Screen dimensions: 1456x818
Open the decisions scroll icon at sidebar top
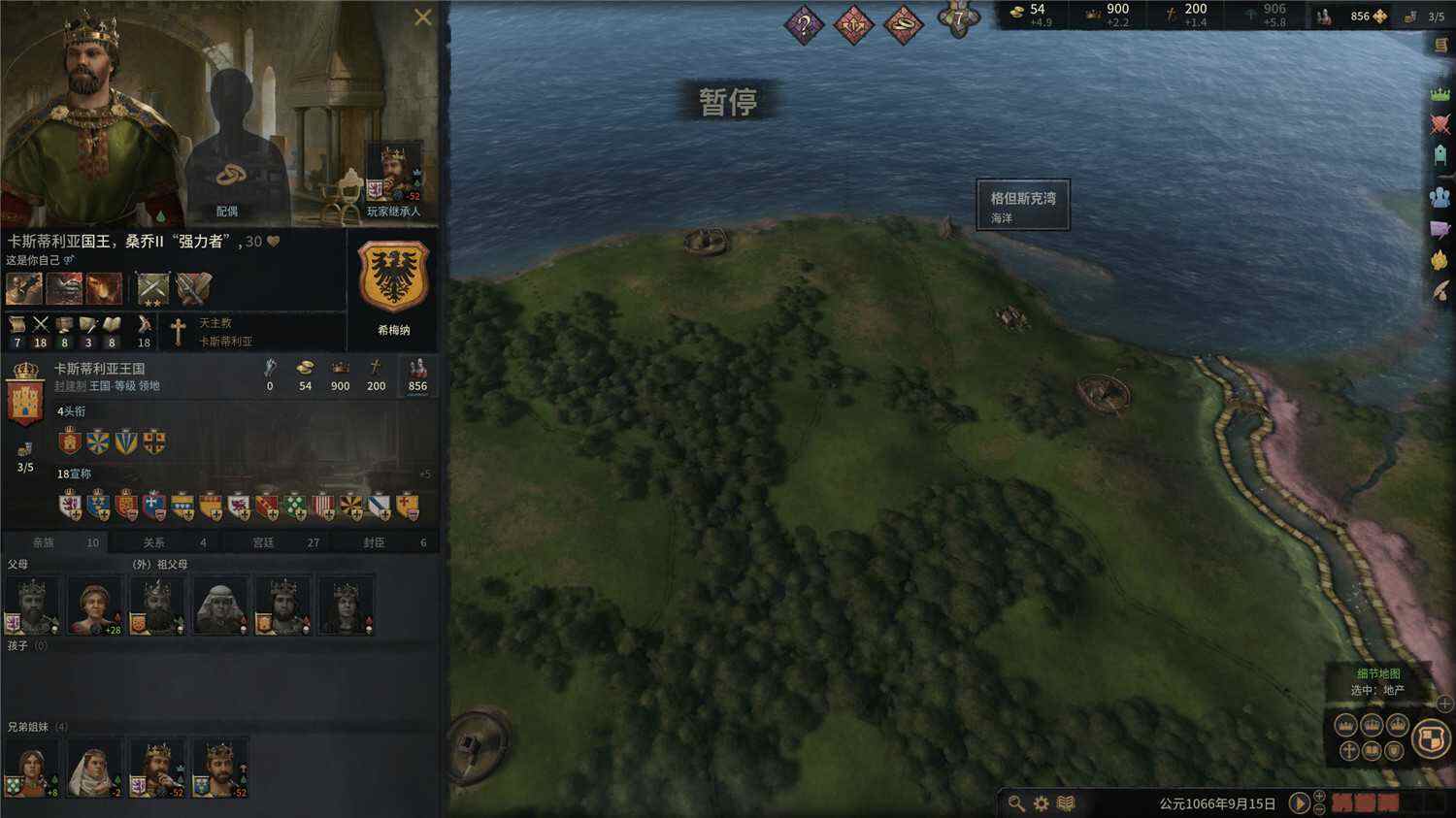(1440, 45)
